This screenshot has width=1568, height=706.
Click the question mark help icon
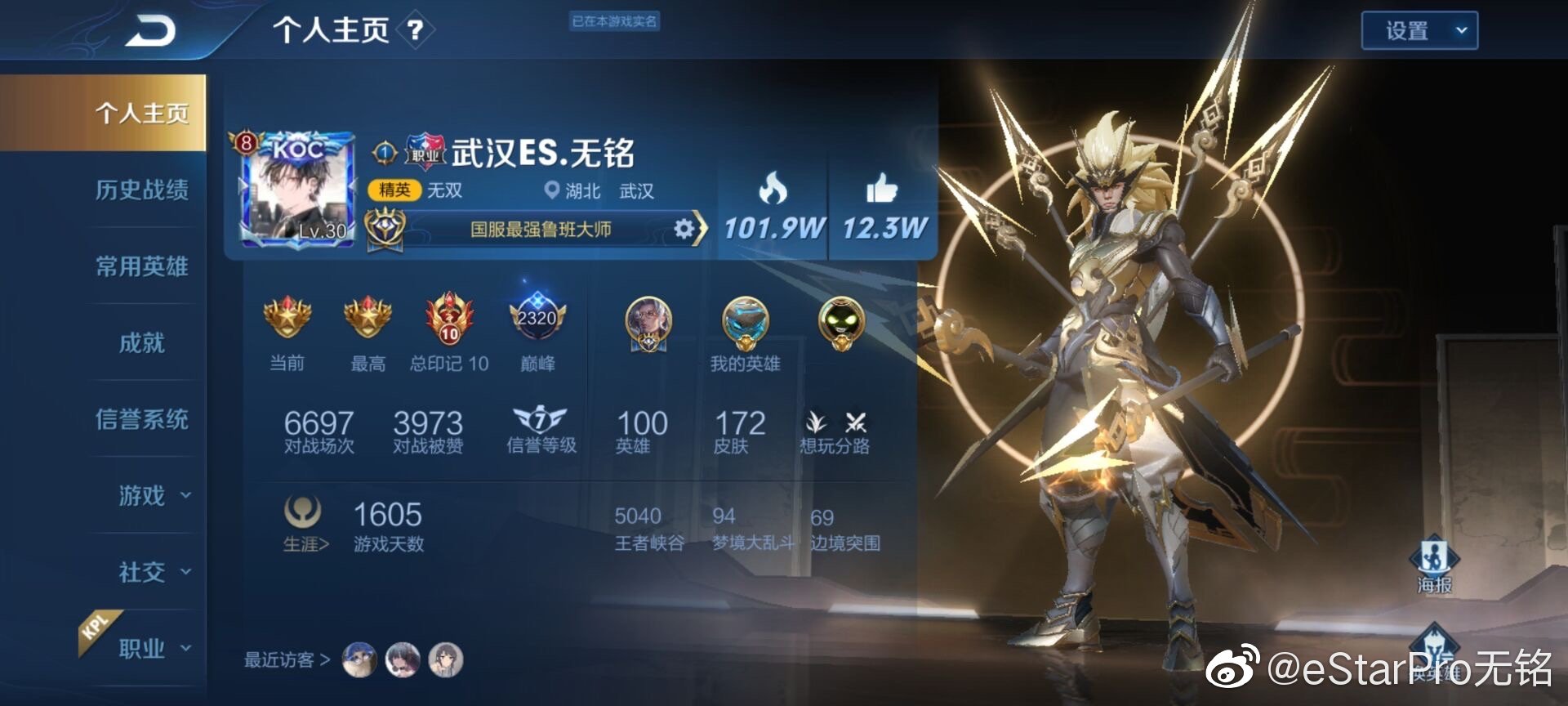click(x=415, y=31)
